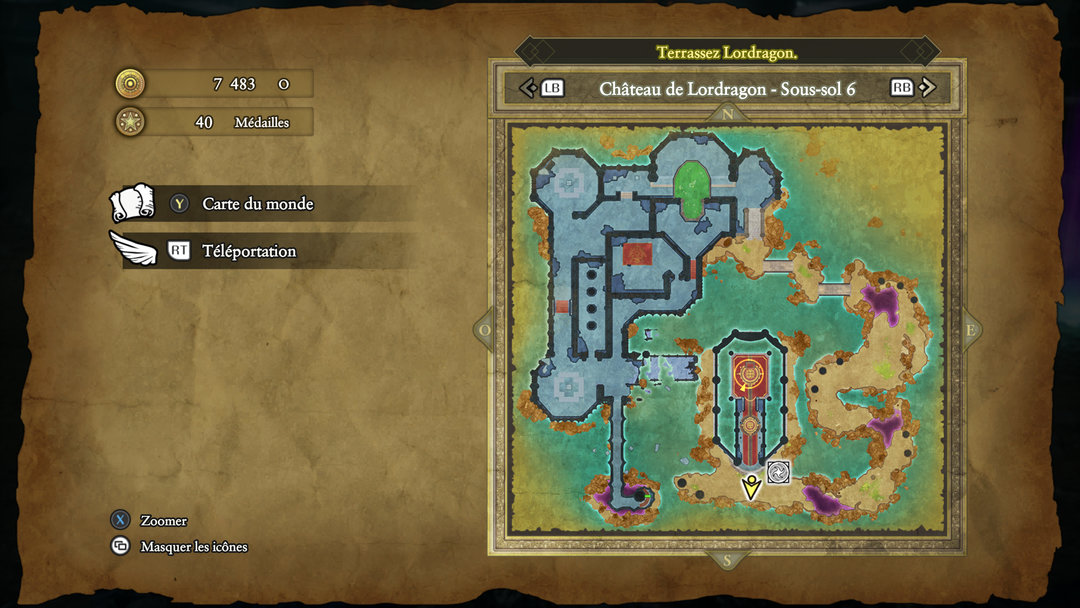Click the yellow player position marker
Image resolution: width=1080 pixels, height=608 pixels.
(750, 487)
